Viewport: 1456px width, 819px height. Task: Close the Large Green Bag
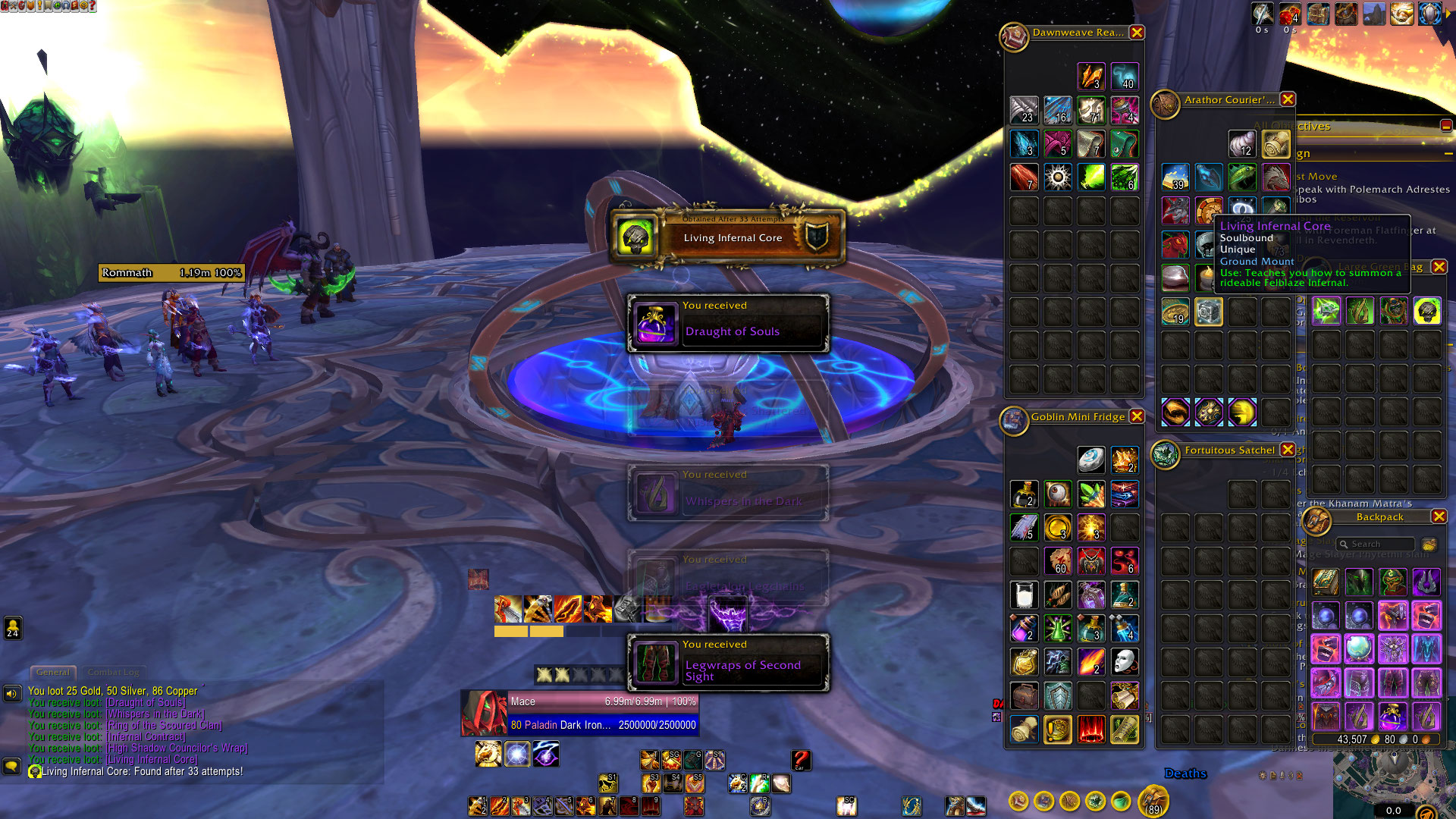pos(1439,267)
